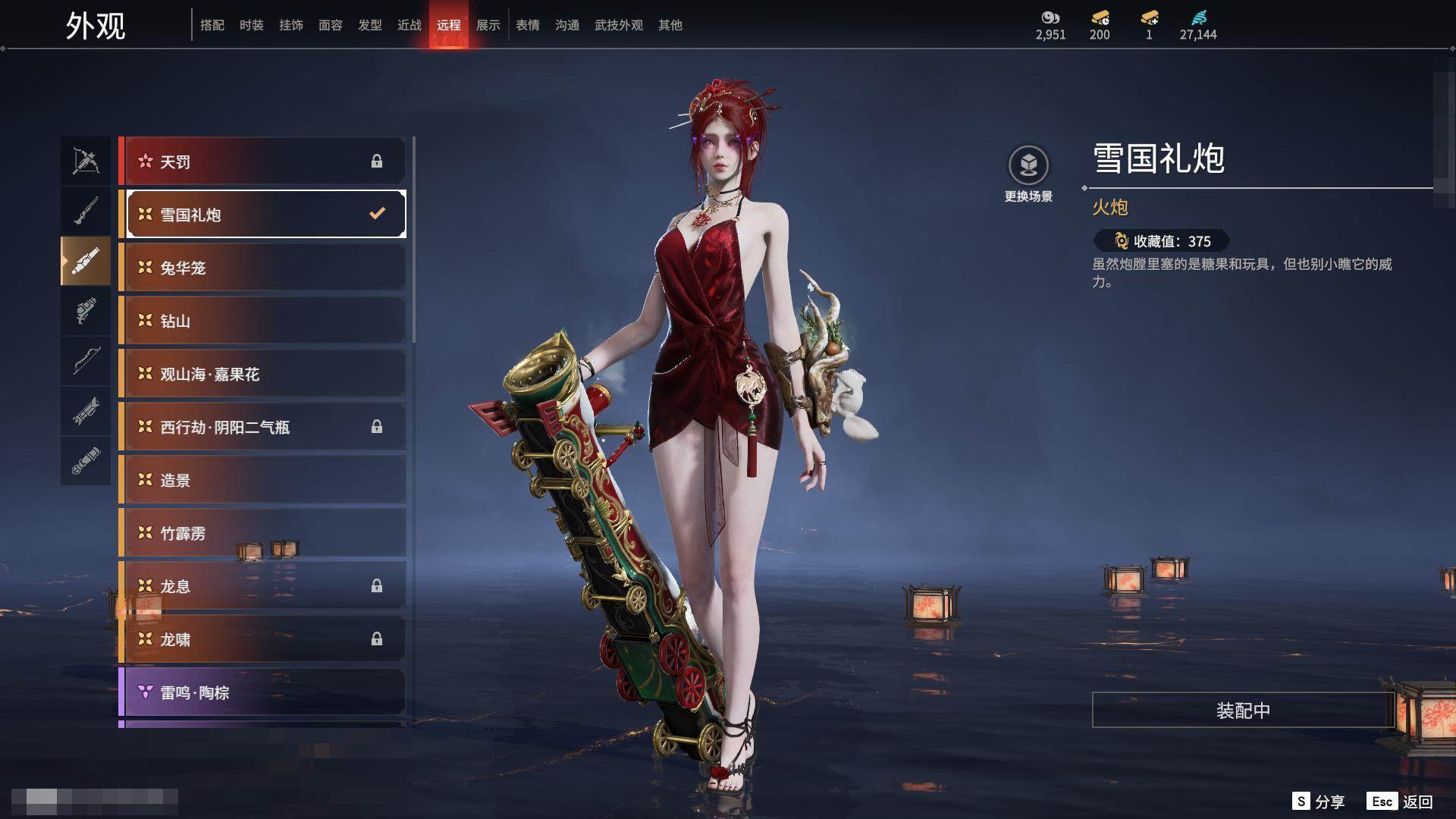Viewport: 1456px width, 819px height.
Task: Go to the 近战 tab
Action: tap(409, 25)
